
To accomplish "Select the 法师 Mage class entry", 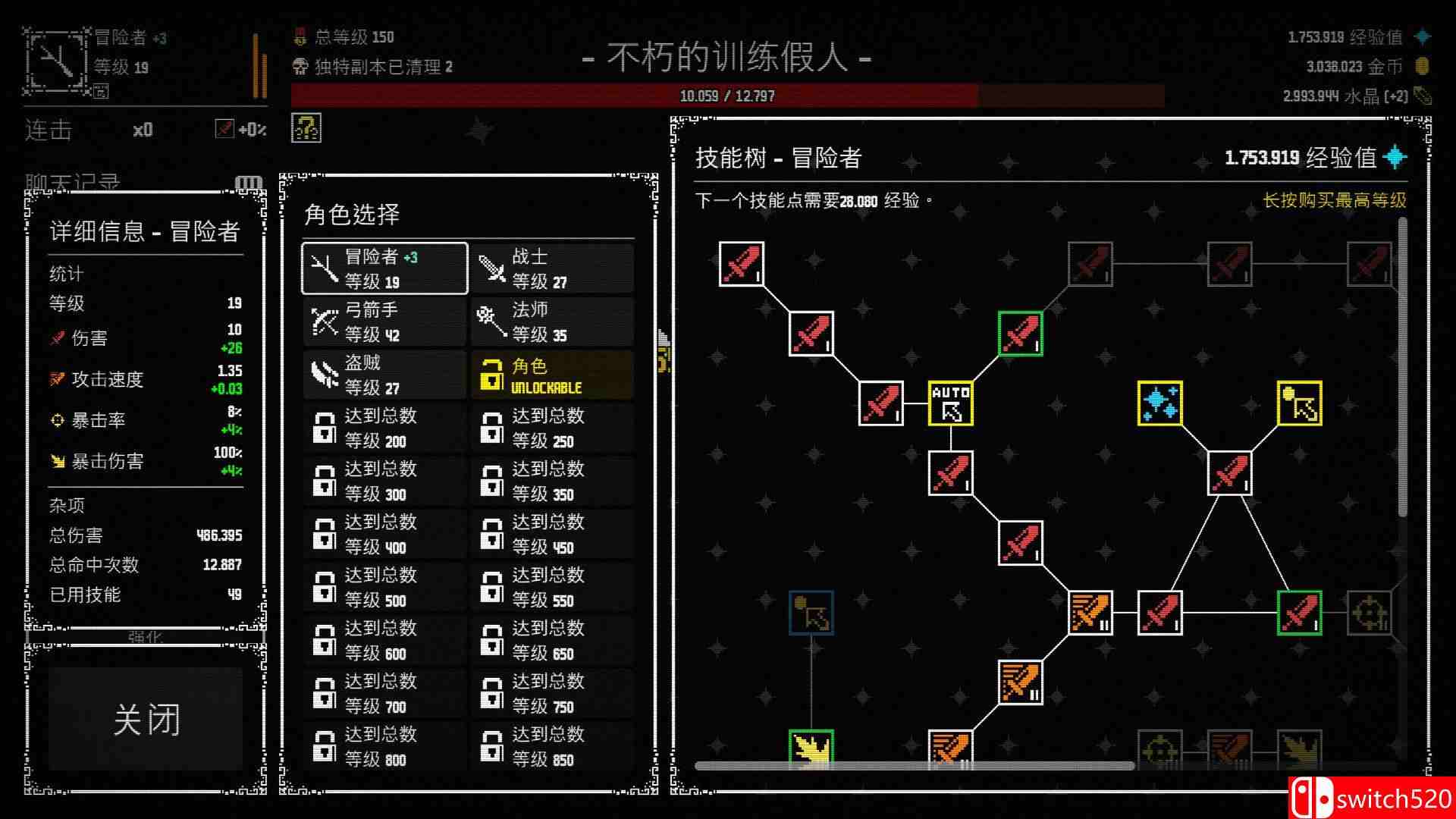I will [551, 321].
